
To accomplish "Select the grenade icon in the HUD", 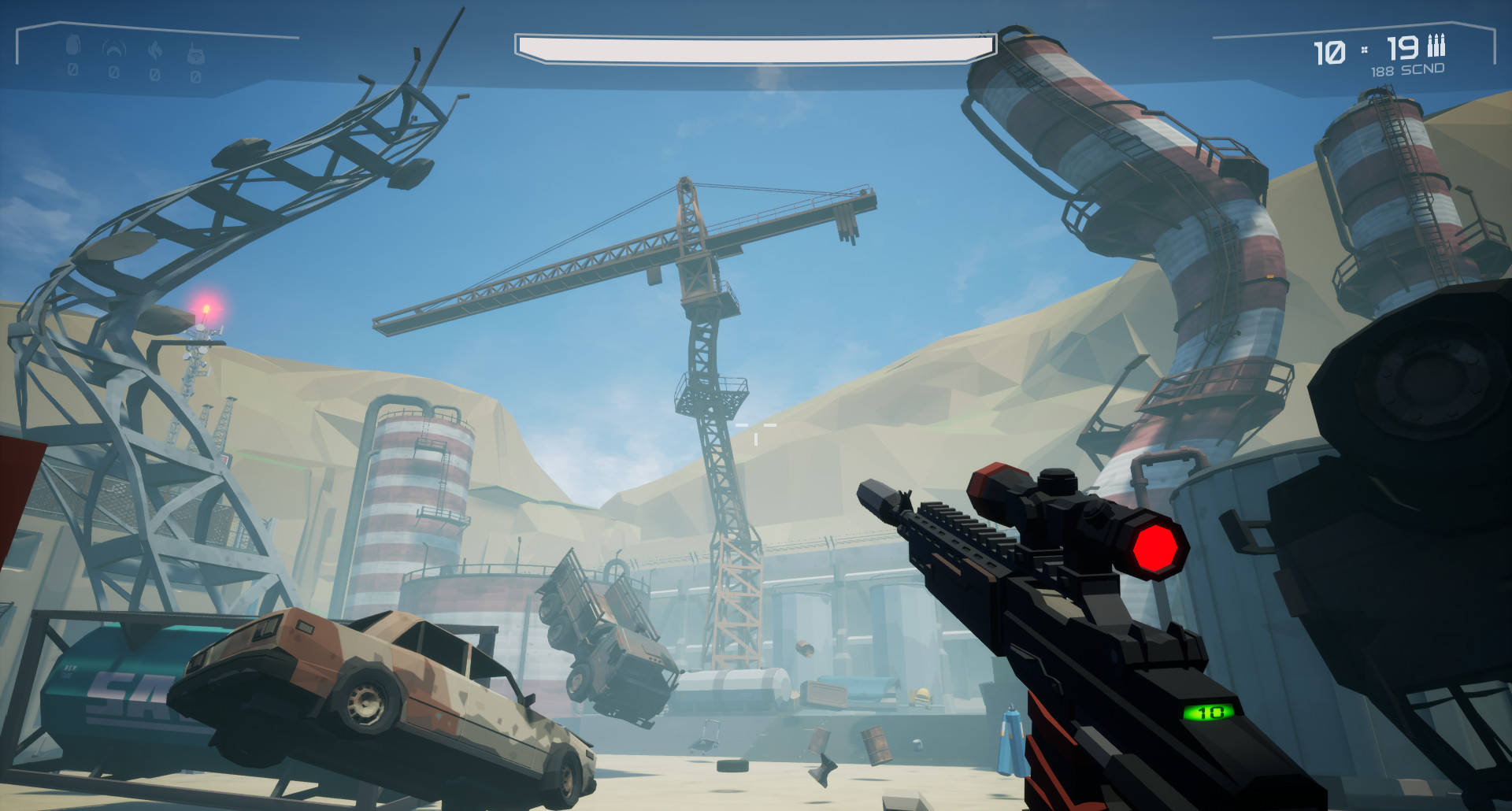I will pos(72,45).
